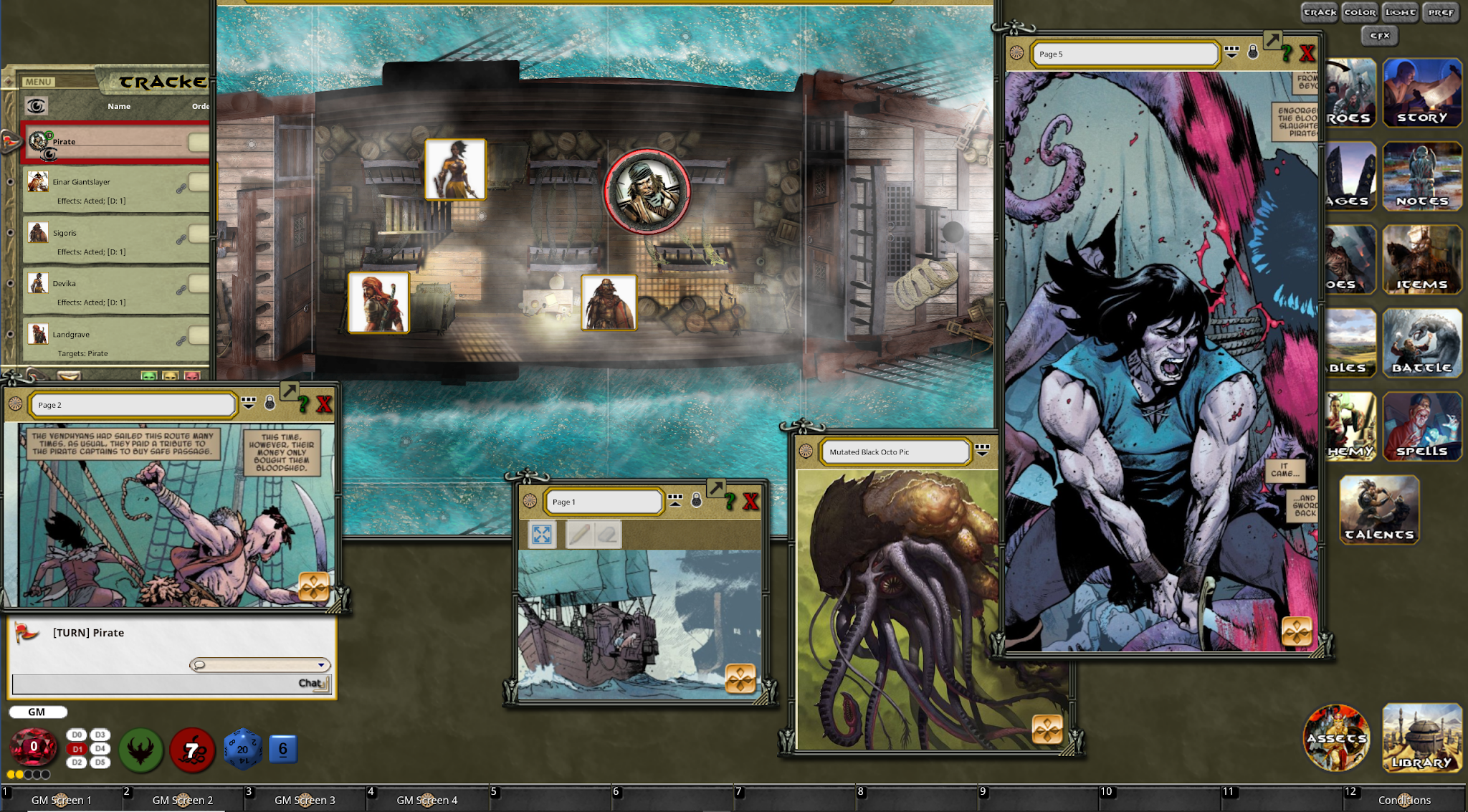Toggle the D1 die modifier button
Image resolution: width=1468 pixels, height=812 pixels.
click(75, 750)
